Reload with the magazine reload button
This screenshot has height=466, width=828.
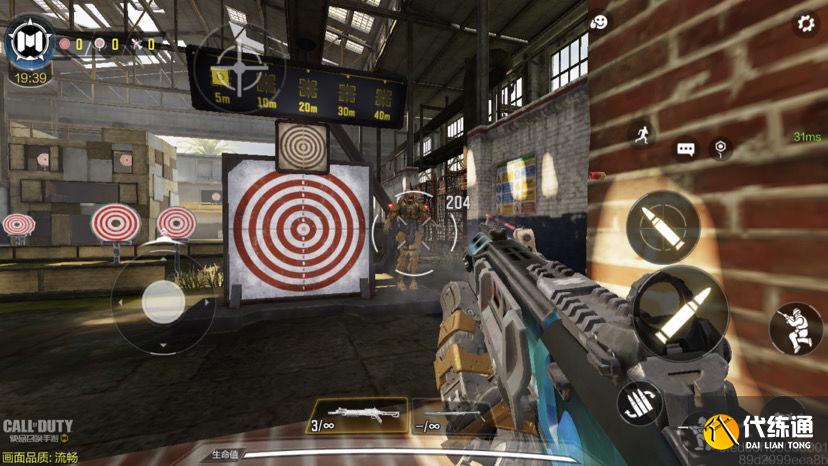pos(641,404)
